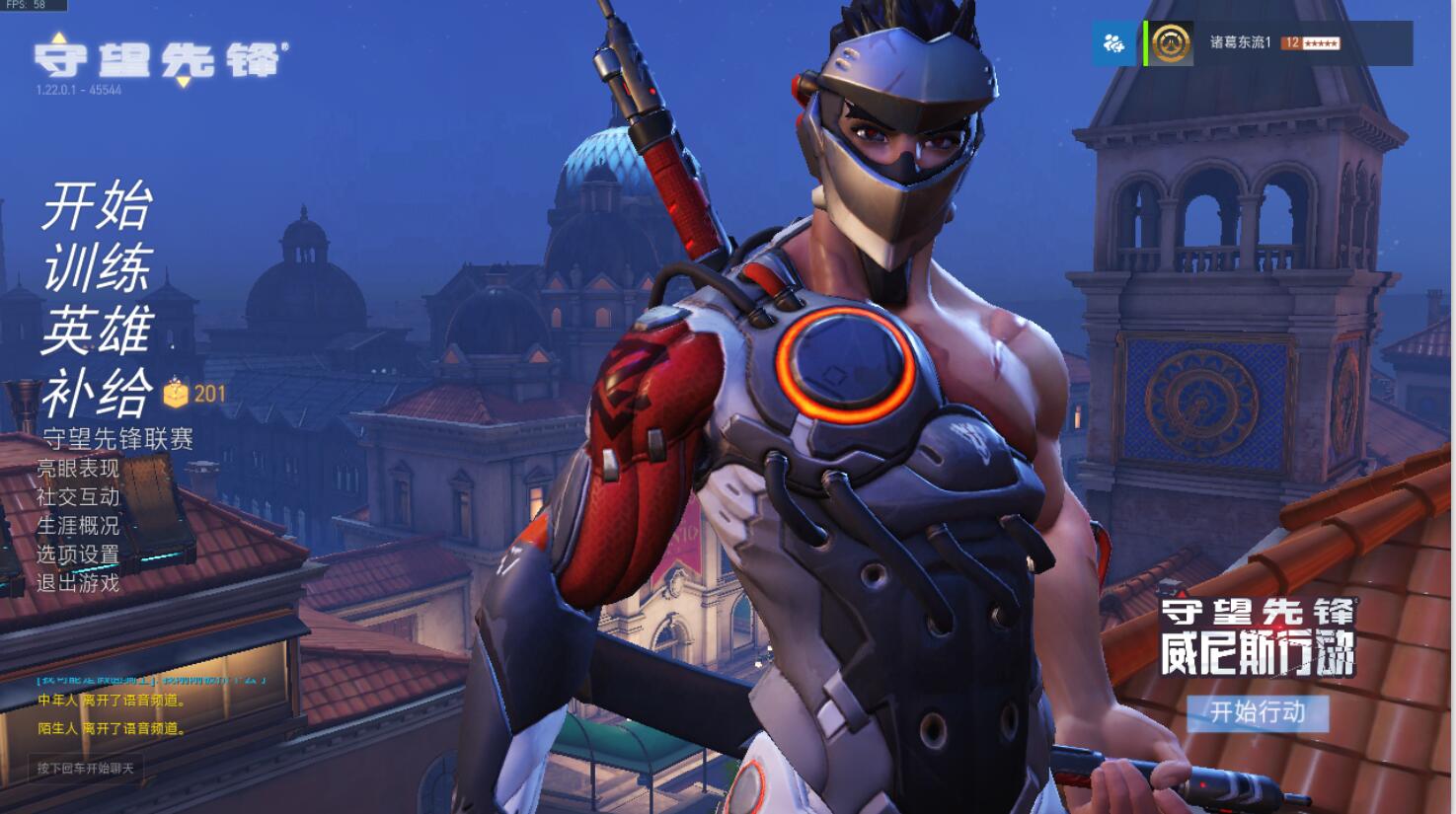The image size is (1456, 814).
Task: Choose 退出游戏 to exit the game
Action: pos(77,583)
